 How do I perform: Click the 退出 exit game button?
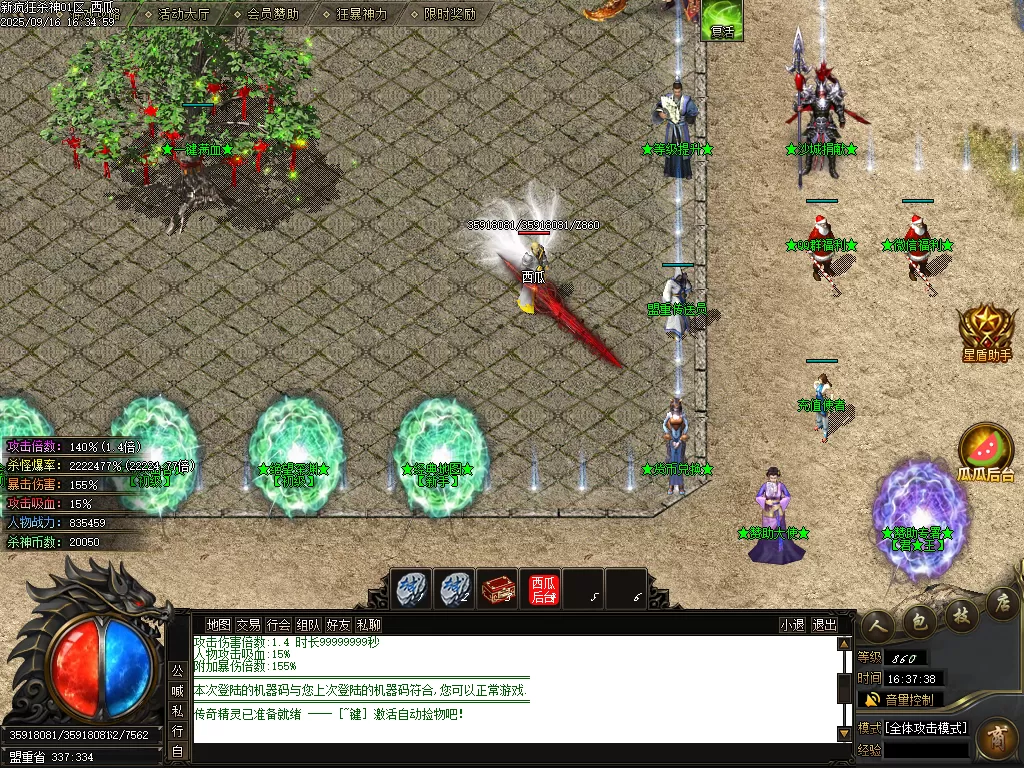click(x=824, y=624)
